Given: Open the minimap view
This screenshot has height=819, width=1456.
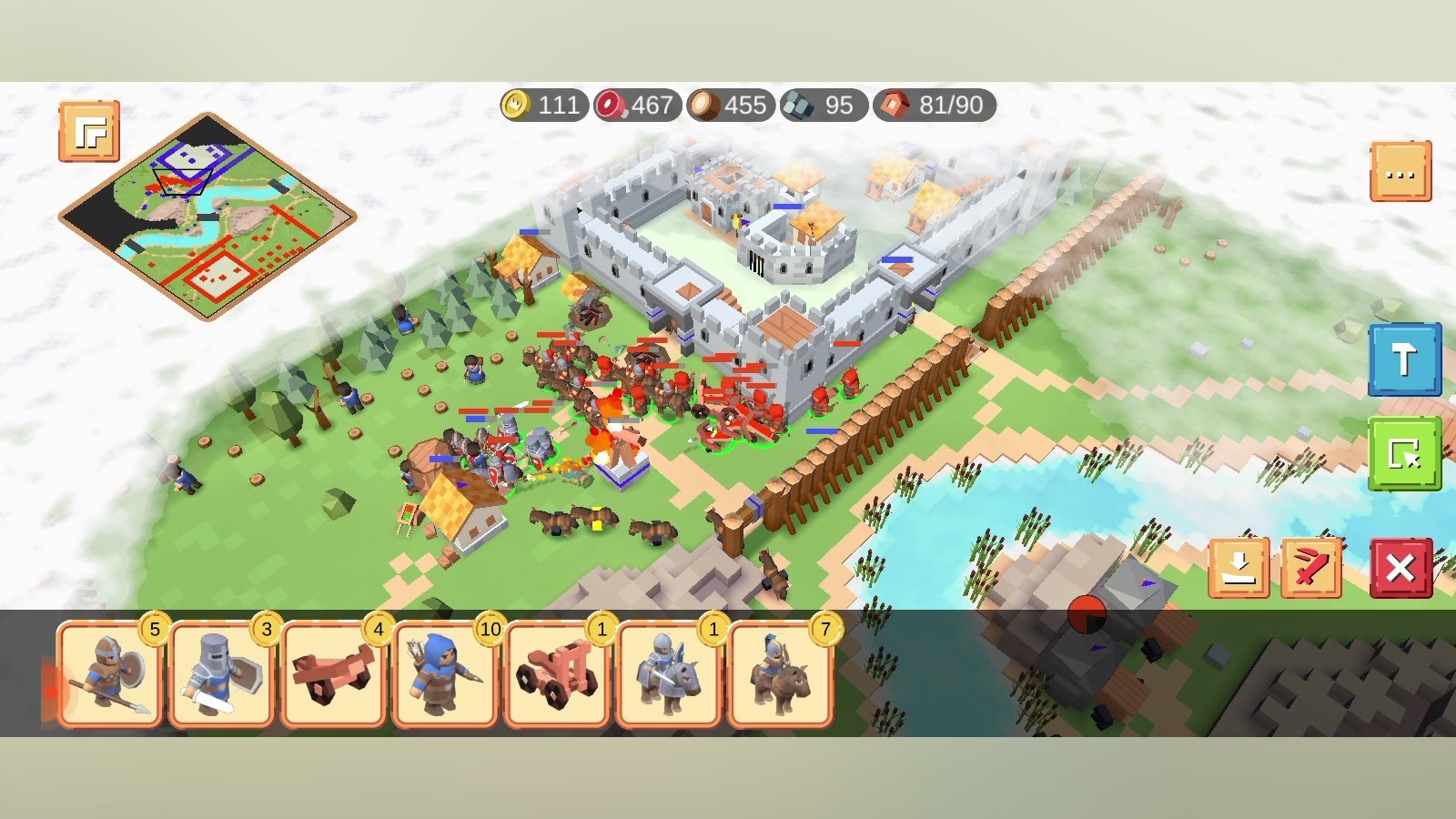Looking at the screenshot, I should 207,217.
